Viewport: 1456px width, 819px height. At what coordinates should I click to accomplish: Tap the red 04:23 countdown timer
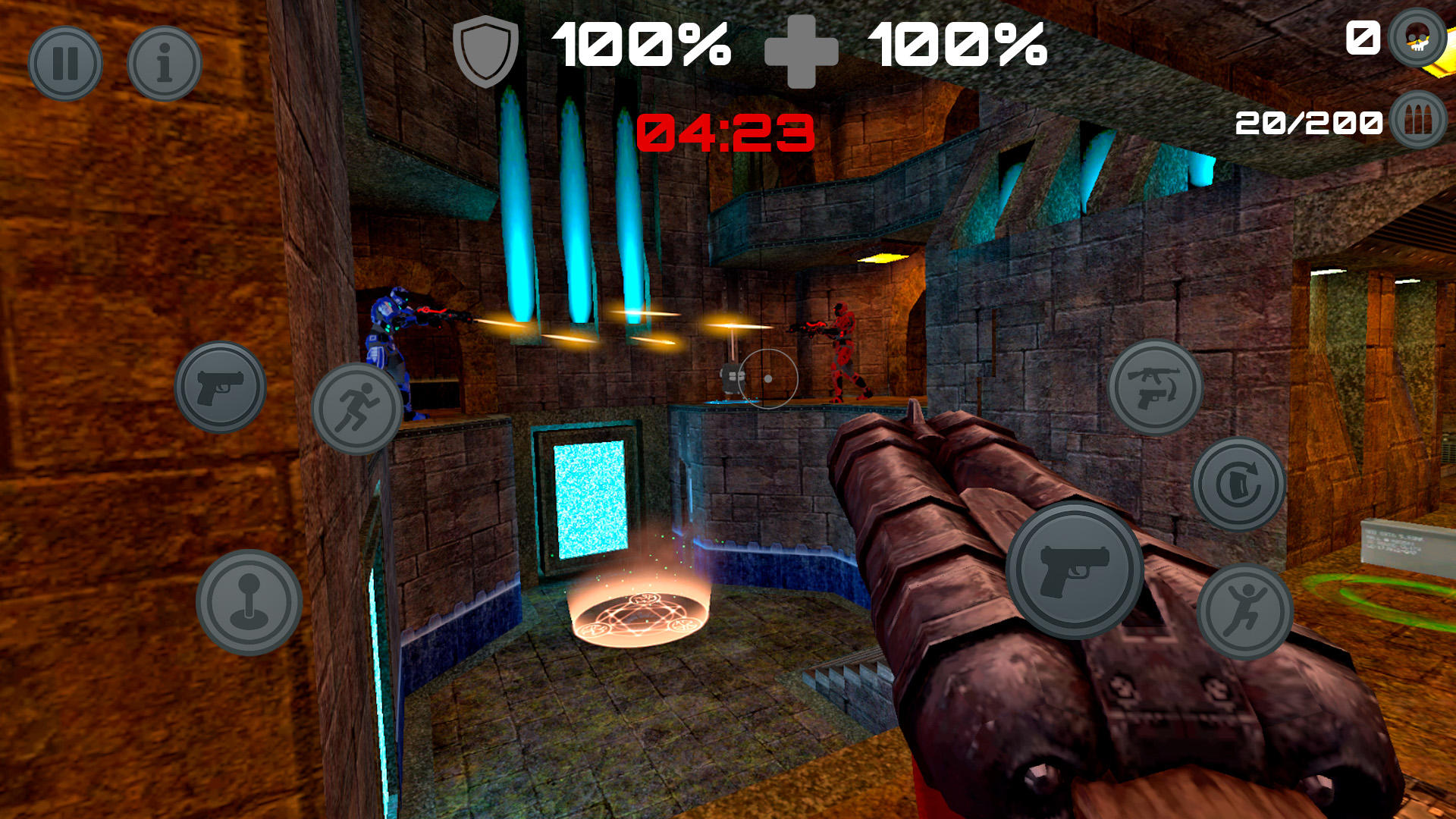[724, 130]
